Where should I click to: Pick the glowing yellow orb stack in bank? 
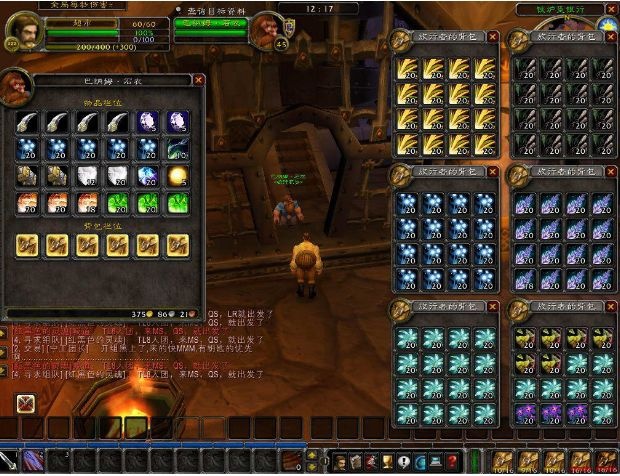click(178, 176)
